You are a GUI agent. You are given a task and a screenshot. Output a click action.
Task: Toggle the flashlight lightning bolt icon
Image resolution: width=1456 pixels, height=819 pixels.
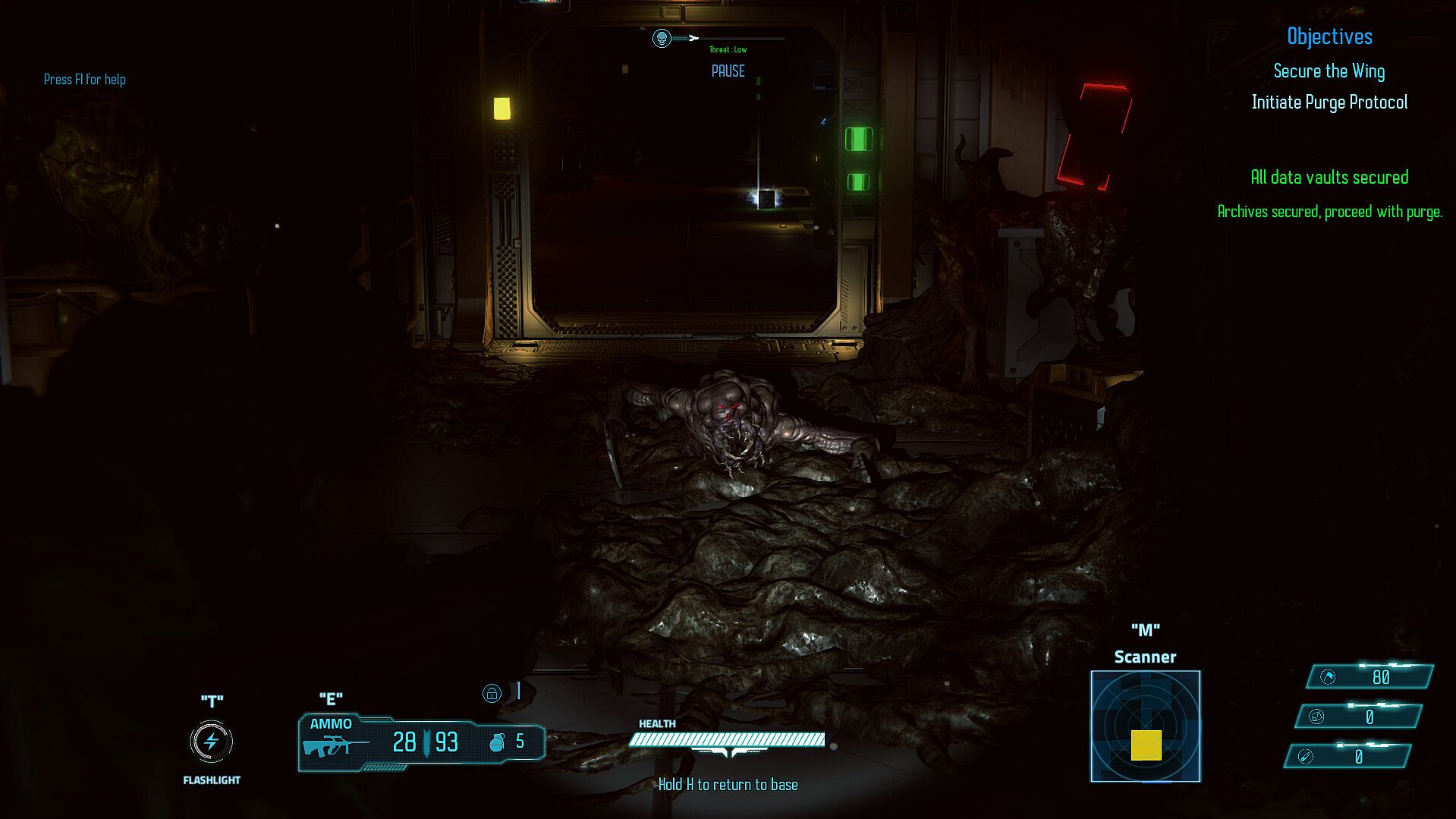click(212, 742)
